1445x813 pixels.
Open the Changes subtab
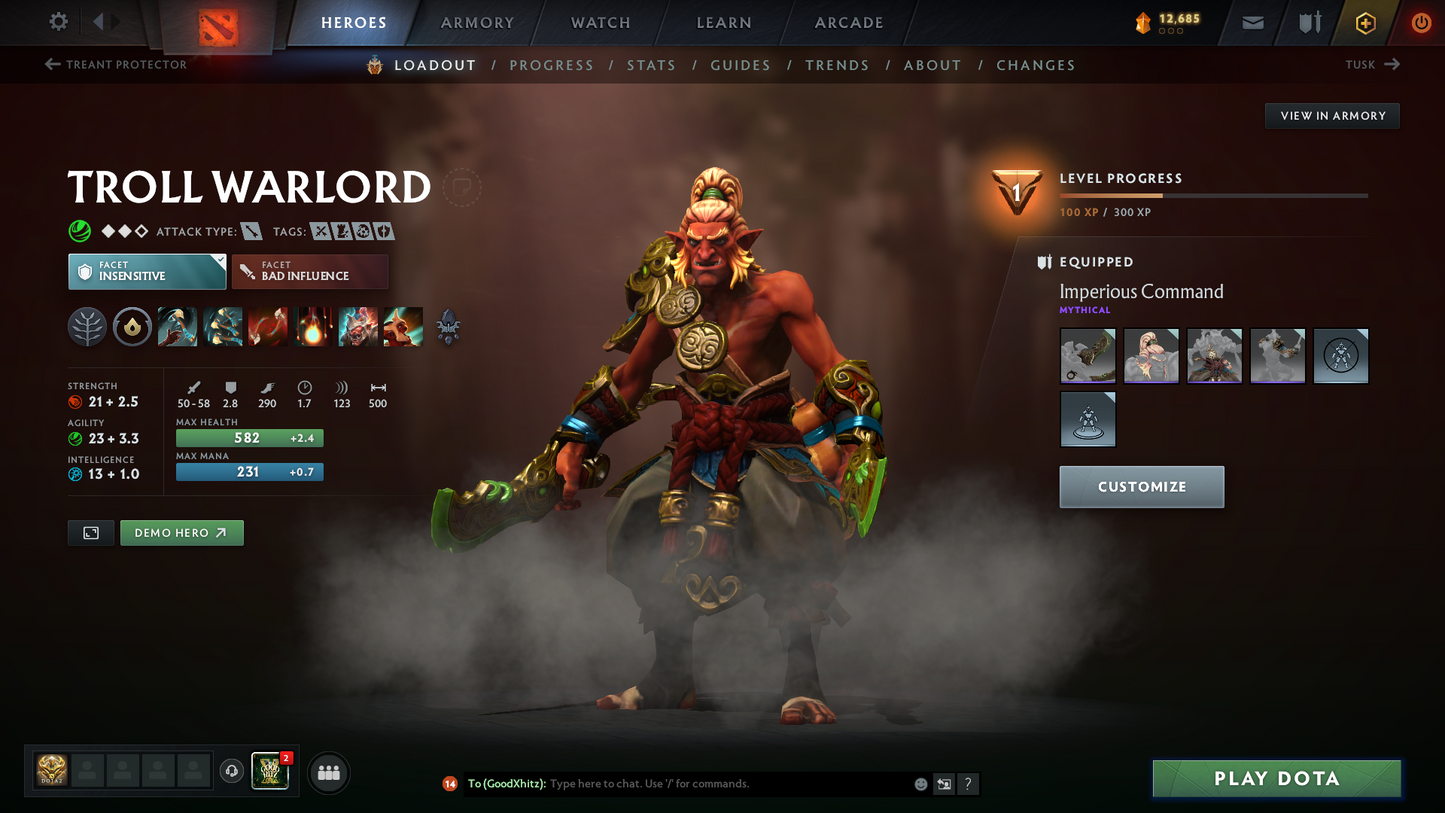click(1035, 65)
